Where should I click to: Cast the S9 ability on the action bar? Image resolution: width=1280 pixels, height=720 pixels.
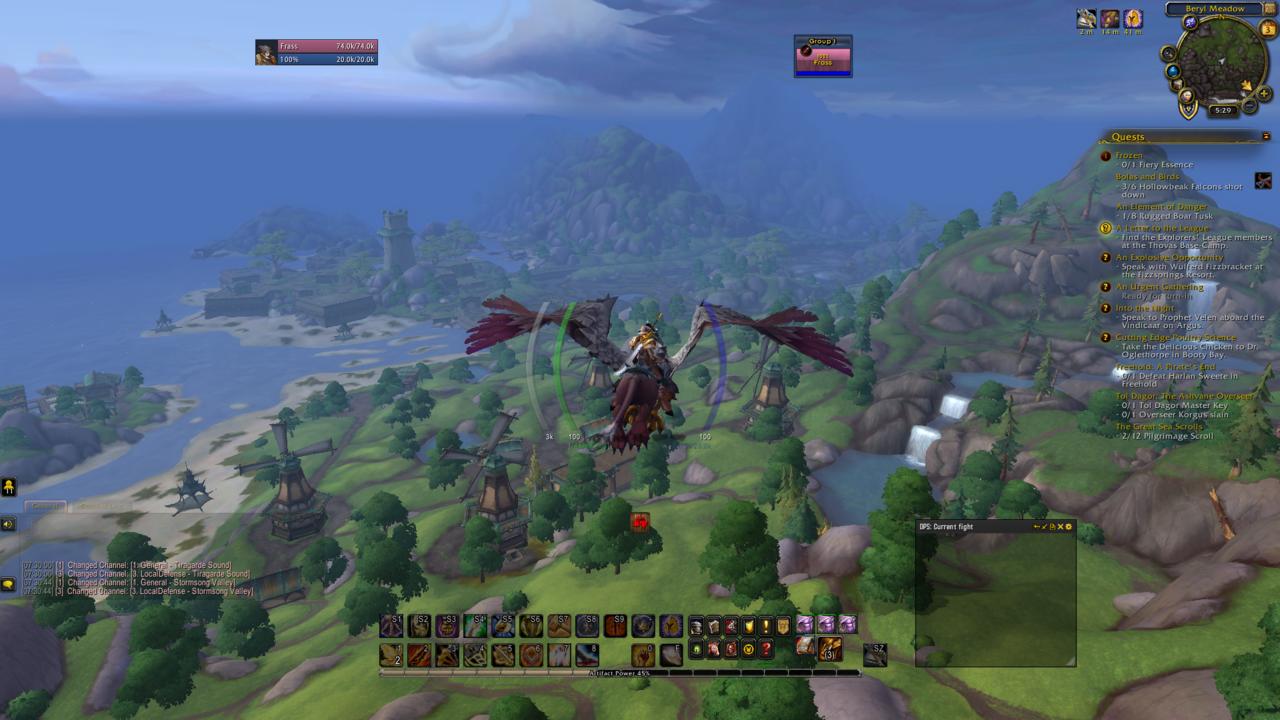[616, 625]
